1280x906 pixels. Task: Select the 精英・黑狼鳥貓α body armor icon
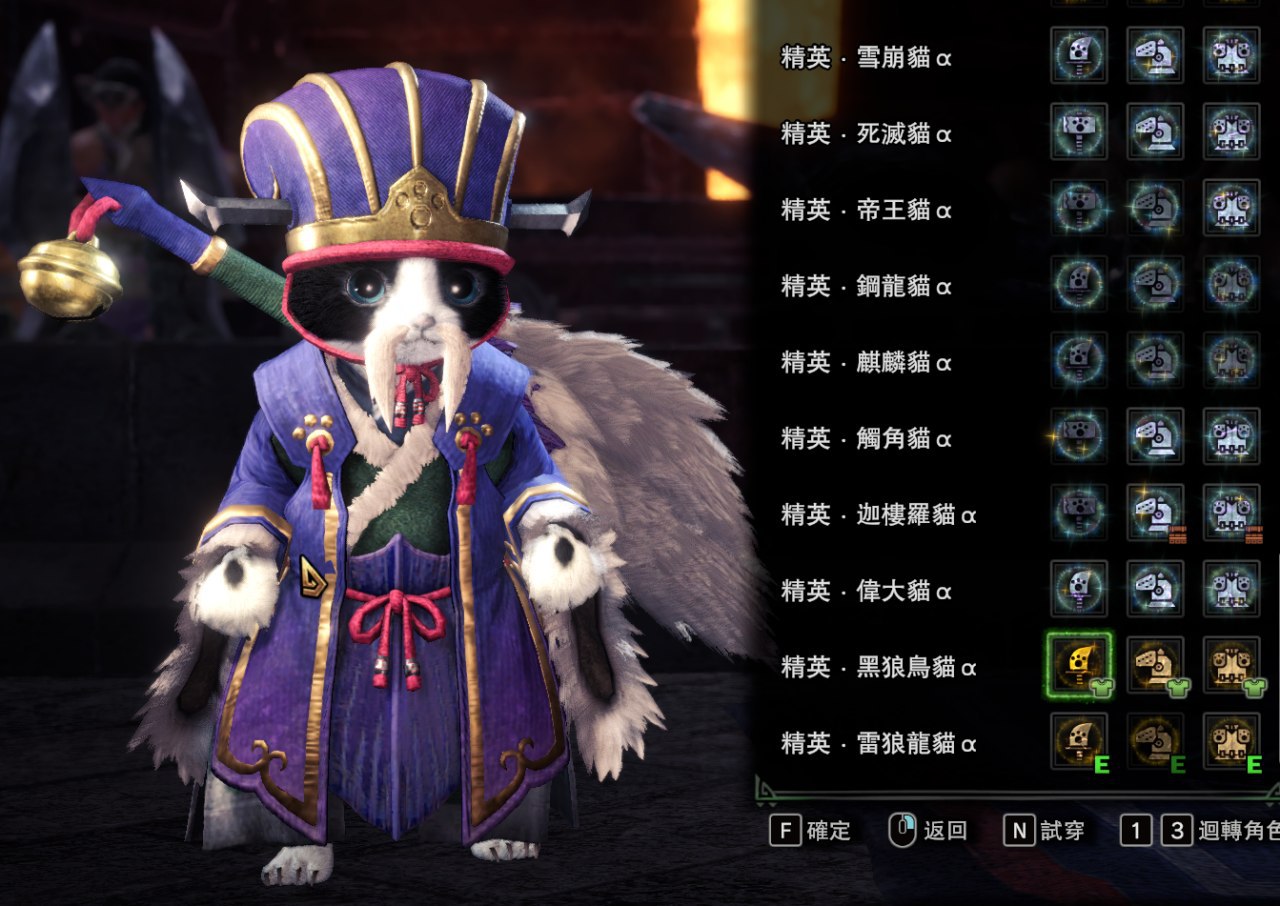tap(1231, 665)
